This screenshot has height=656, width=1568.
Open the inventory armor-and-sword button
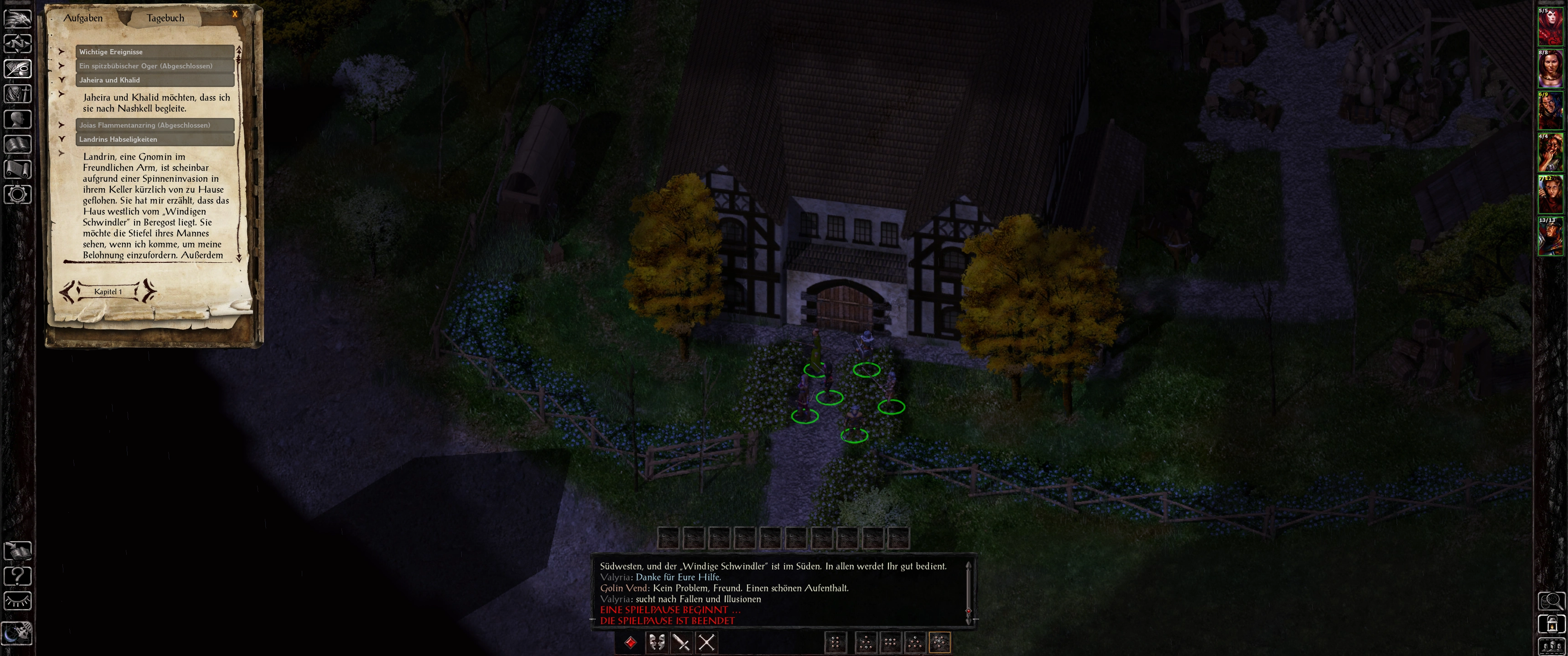(x=18, y=94)
